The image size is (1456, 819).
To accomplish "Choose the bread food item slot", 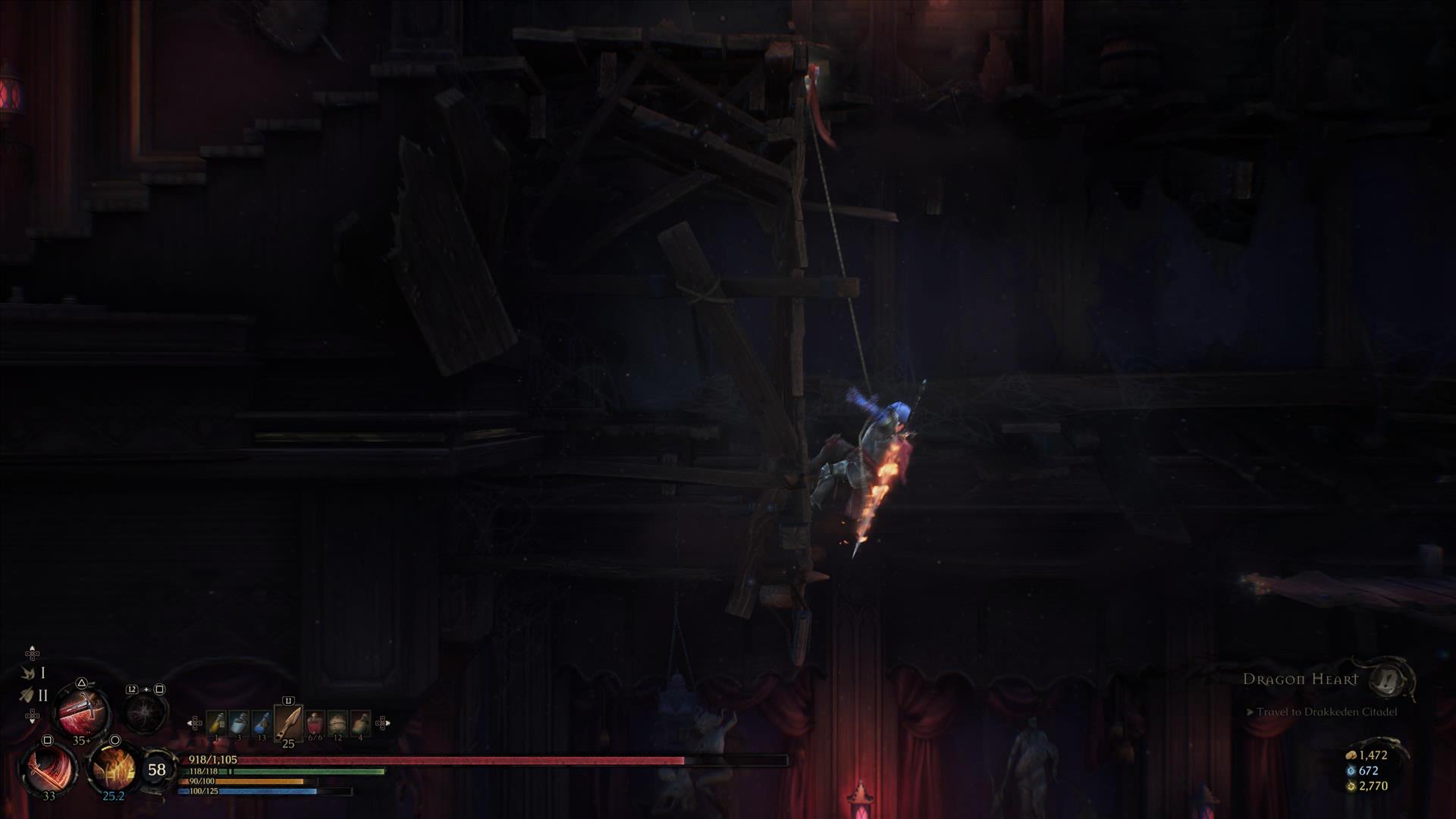I will coord(337,723).
